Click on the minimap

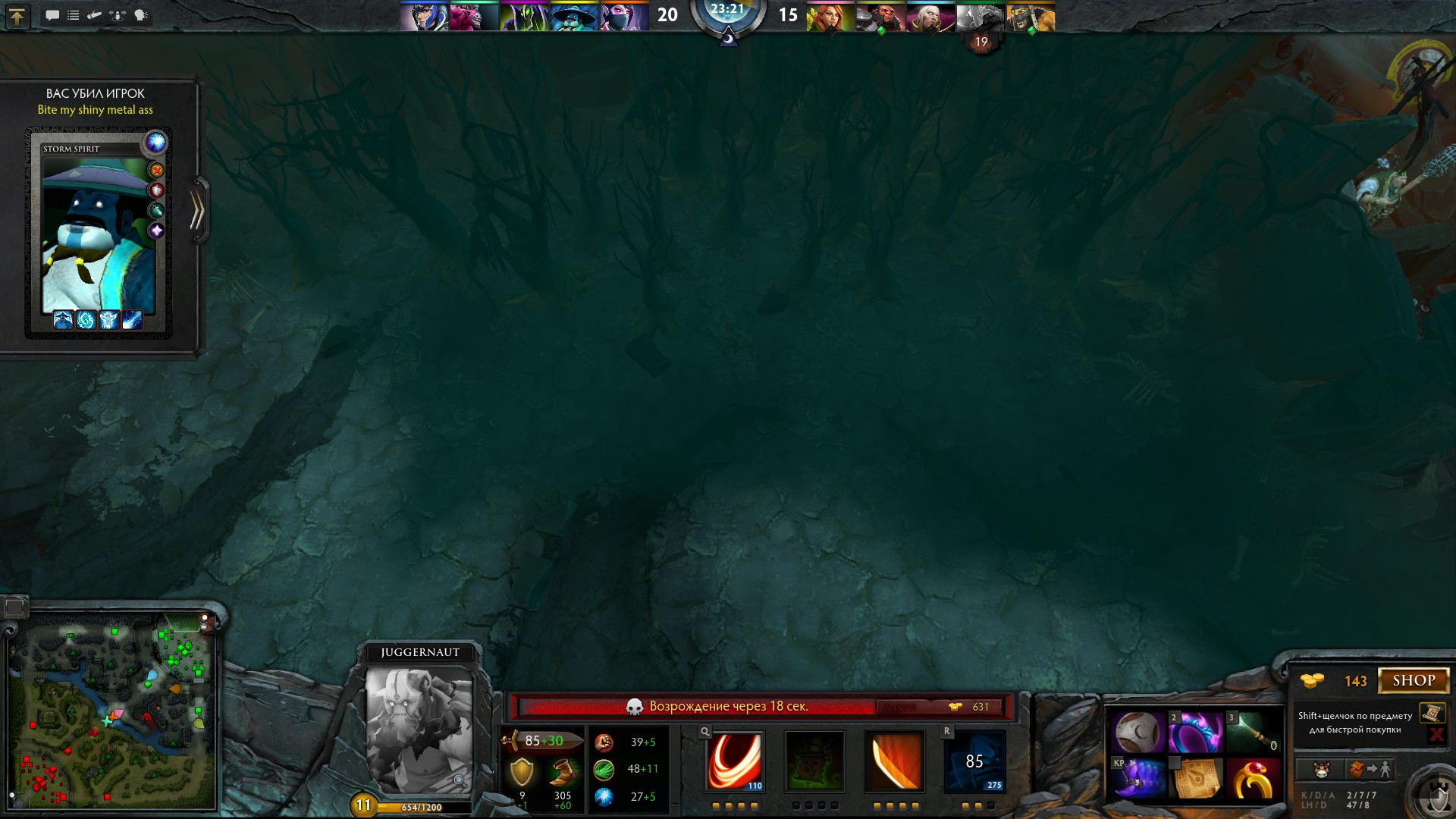tap(112, 711)
